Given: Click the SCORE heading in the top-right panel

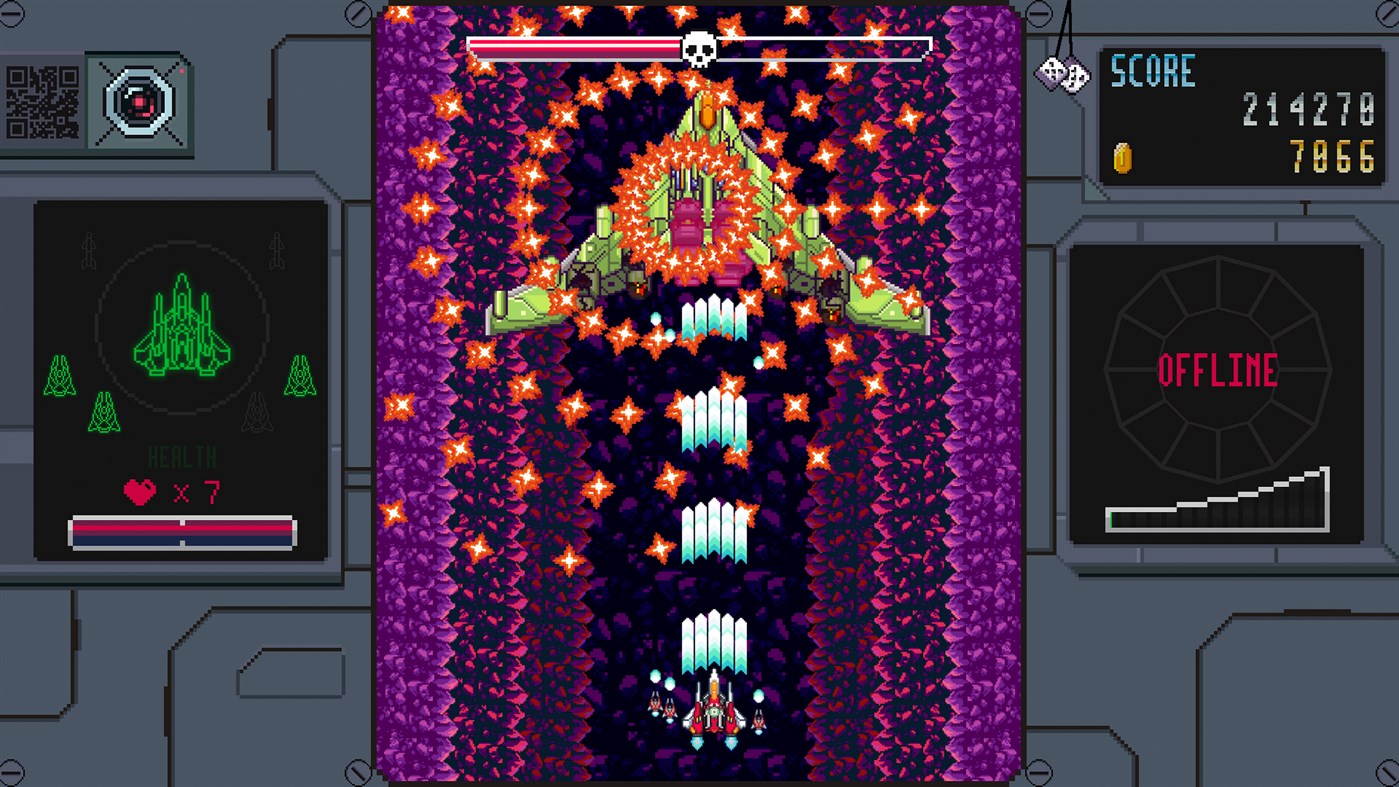Looking at the screenshot, I should (1151, 70).
